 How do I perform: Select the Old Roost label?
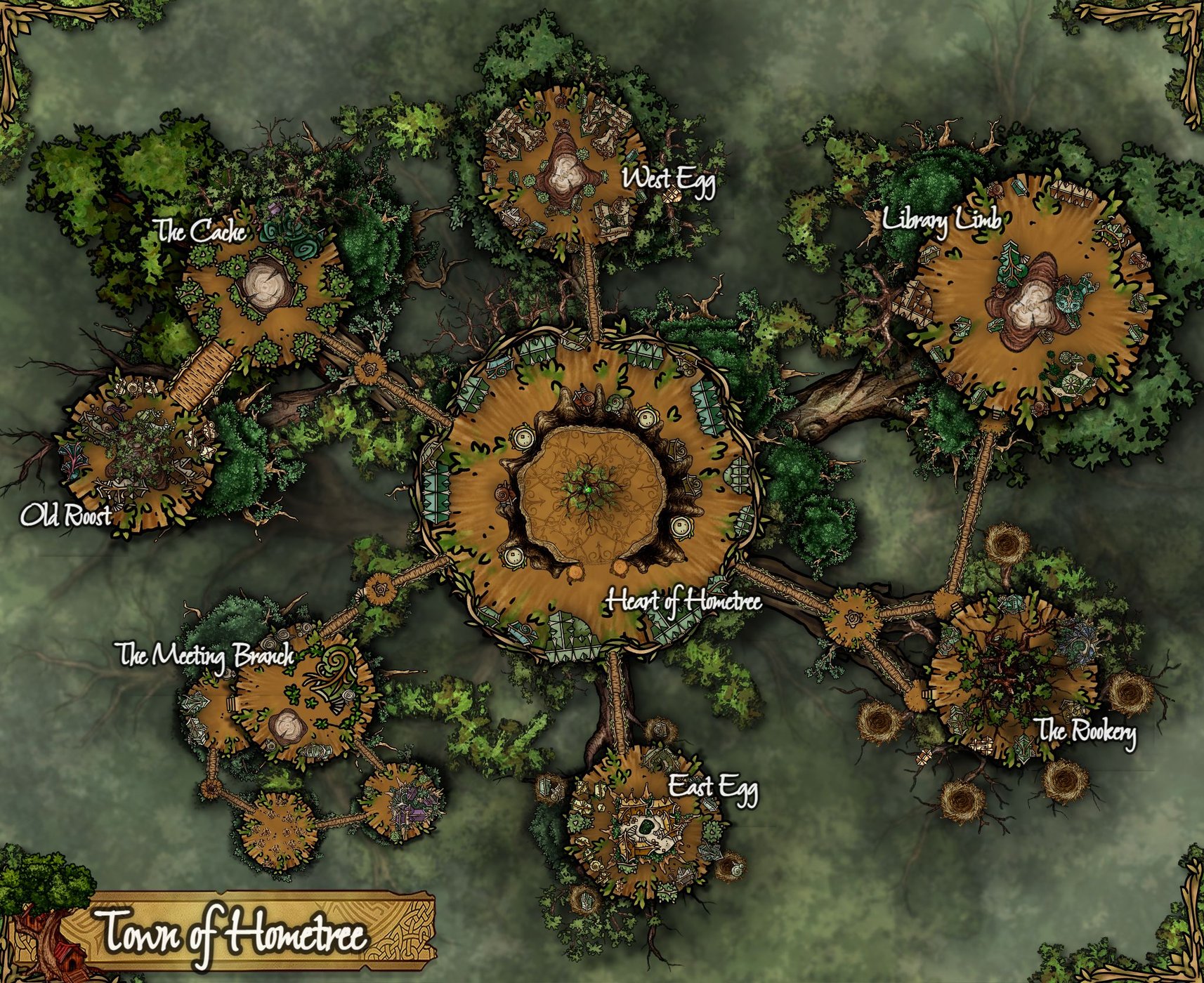(65, 516)
